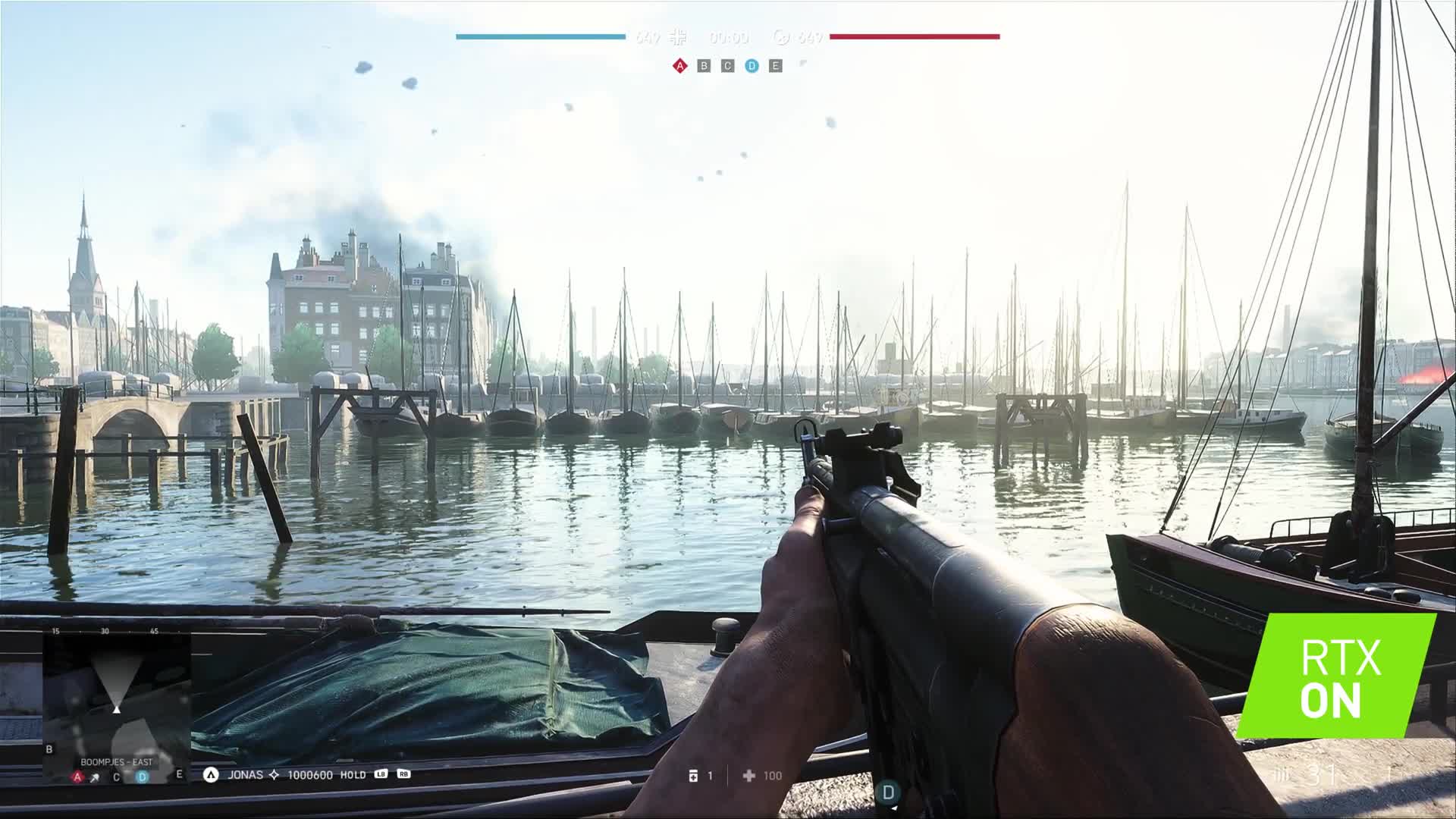The width and height of the screenshot is (1456, 819).
Task: Select the blue objective D flag in top row
Action: click(752, 66)
